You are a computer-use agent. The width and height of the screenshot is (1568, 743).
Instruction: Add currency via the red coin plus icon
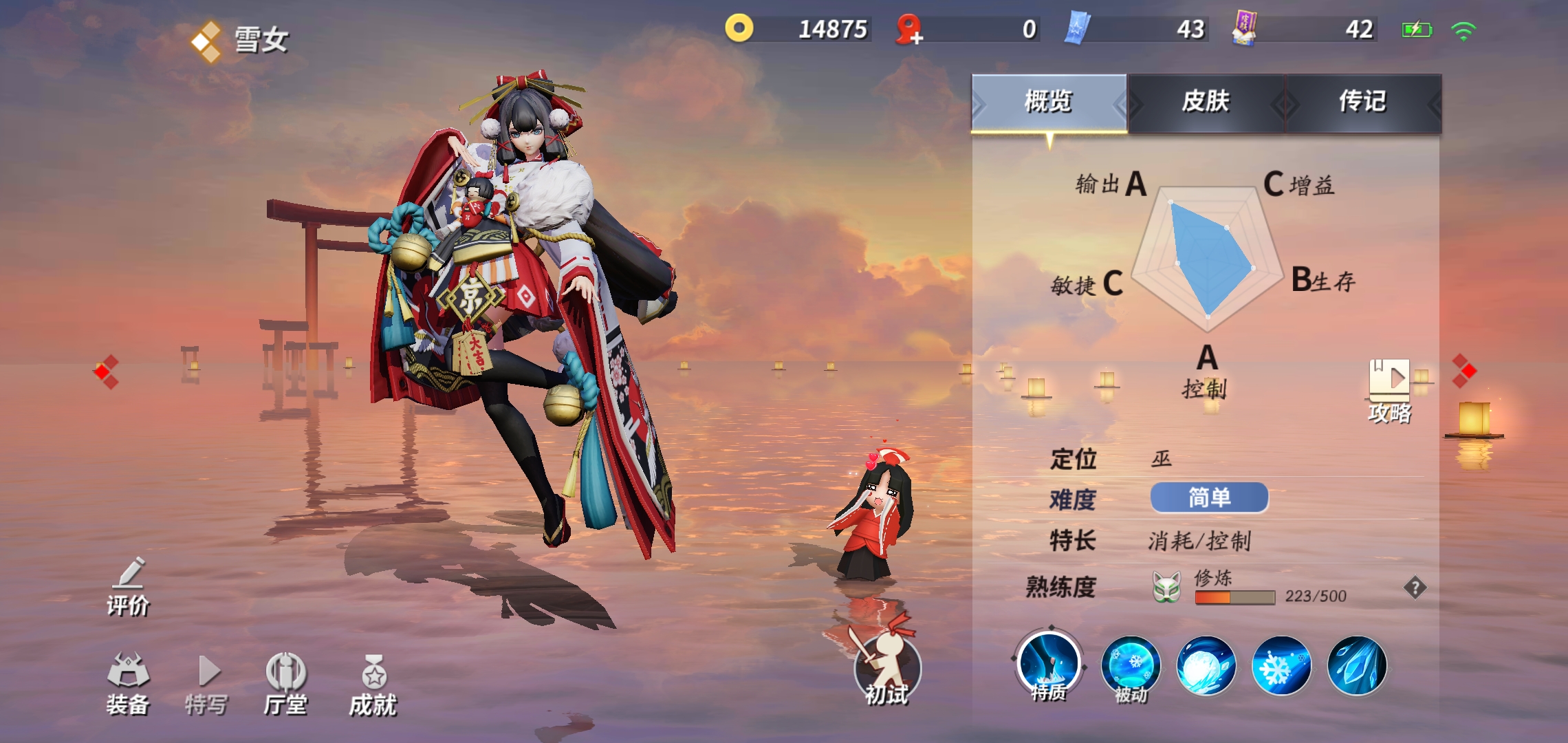(909, 30)
